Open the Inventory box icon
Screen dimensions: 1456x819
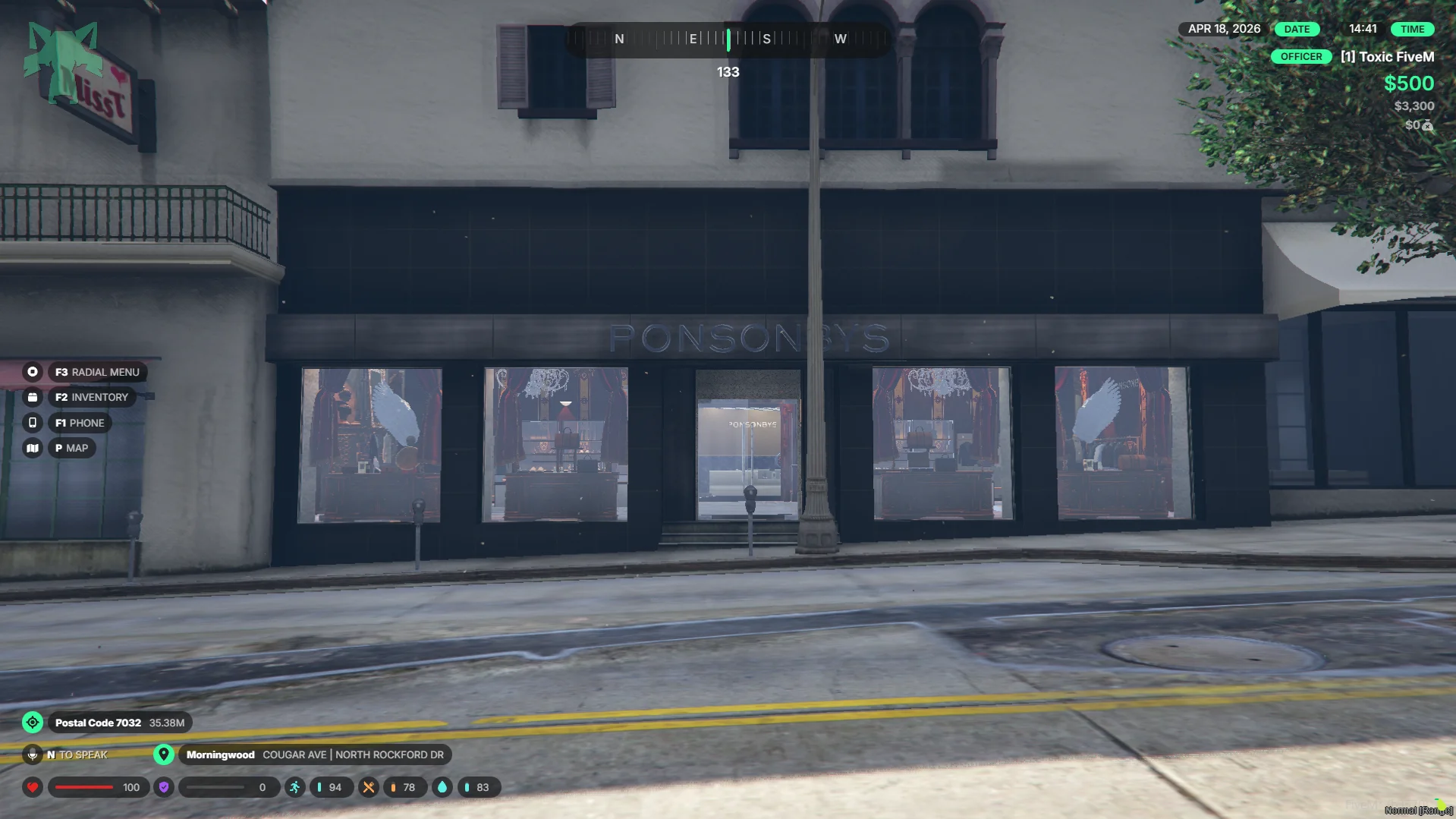pyautogui.click(x=33, y=397)
